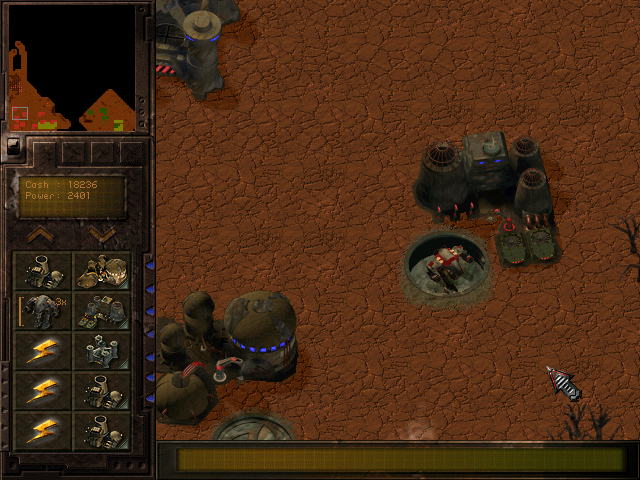This screenshot has width=640, height=480.
Task: Click the minimap radar display
Action: (x=71, y=71)
